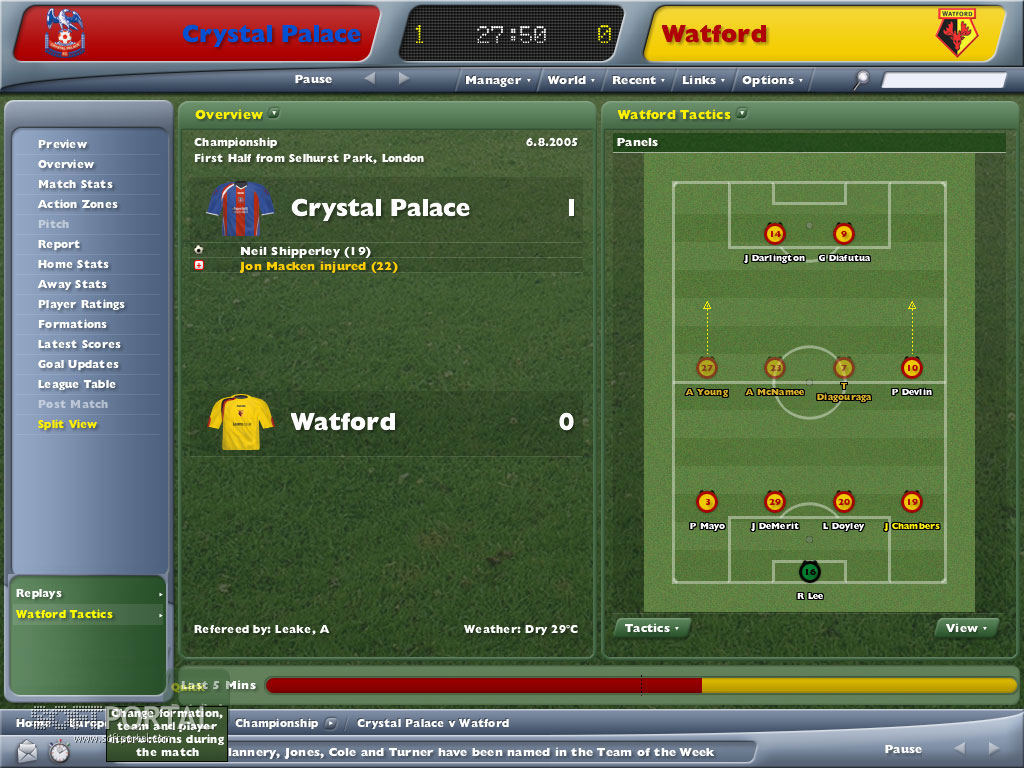This screenshot has height=768, width=1024.
Task: Select Latest Scores entry
Action: (x=79, y=344)
